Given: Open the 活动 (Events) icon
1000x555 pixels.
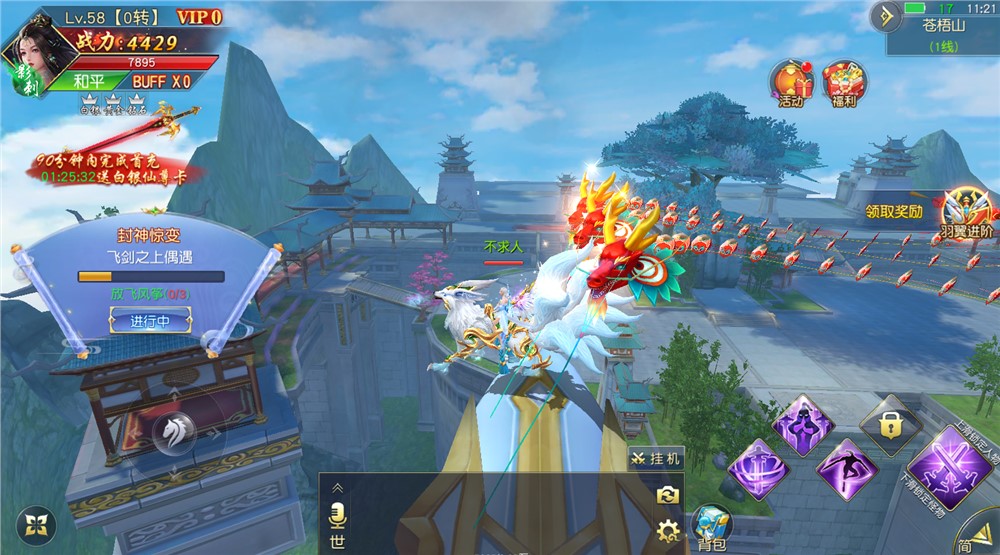Looking at the screenshot, I should click(x=790, y=82).
